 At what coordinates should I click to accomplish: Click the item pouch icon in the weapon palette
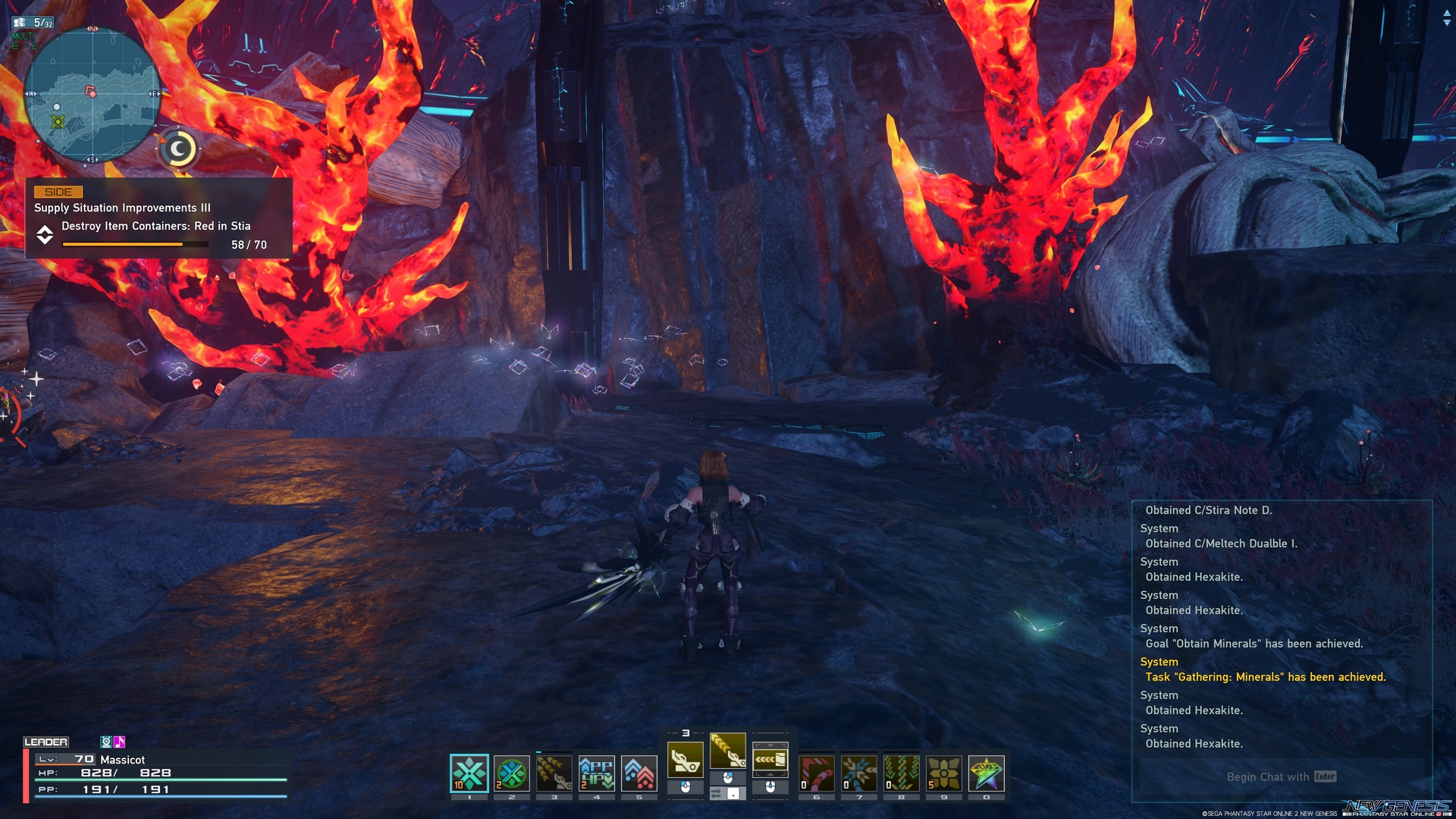click(x=770, y=758)
